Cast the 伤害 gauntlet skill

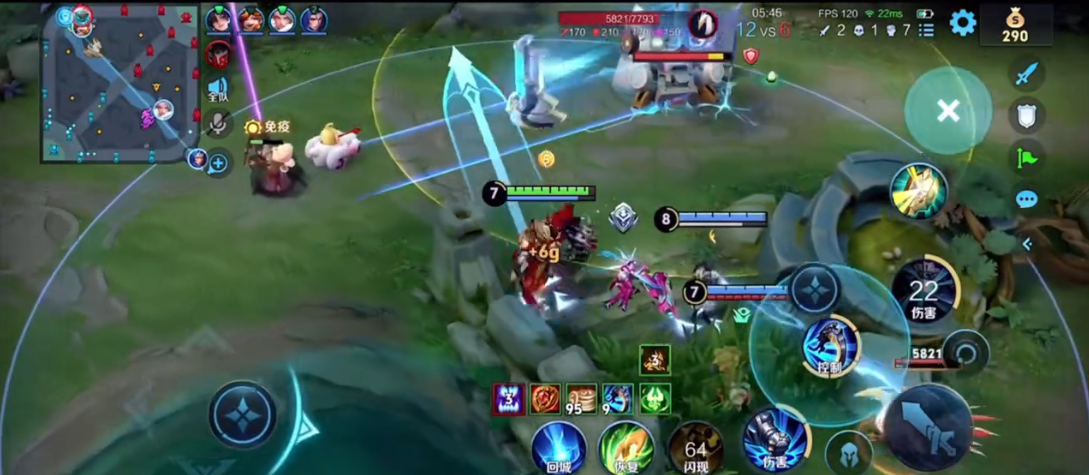tap(774, 439)
